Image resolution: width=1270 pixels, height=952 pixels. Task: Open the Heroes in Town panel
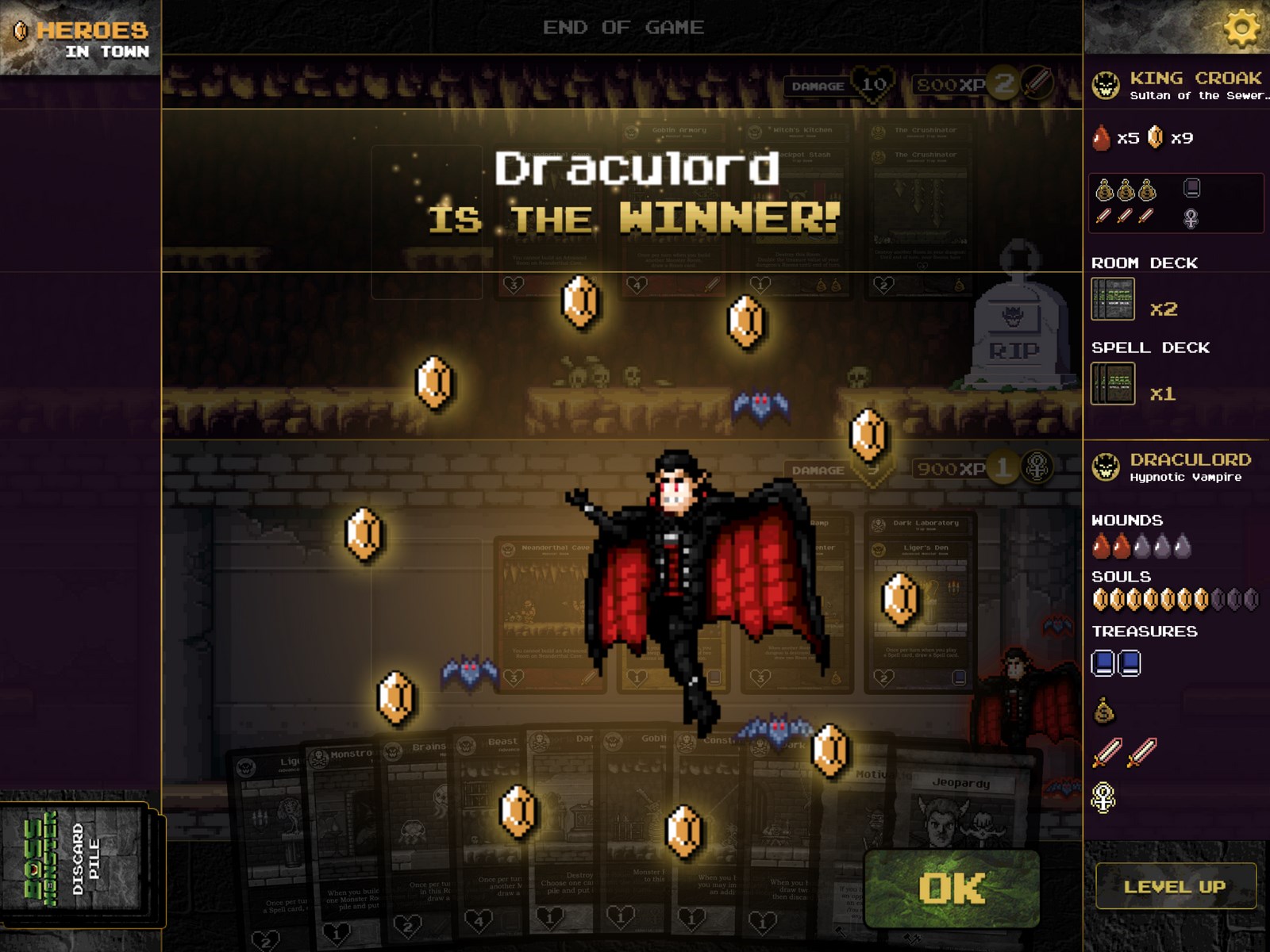click(x=81, y=38)
